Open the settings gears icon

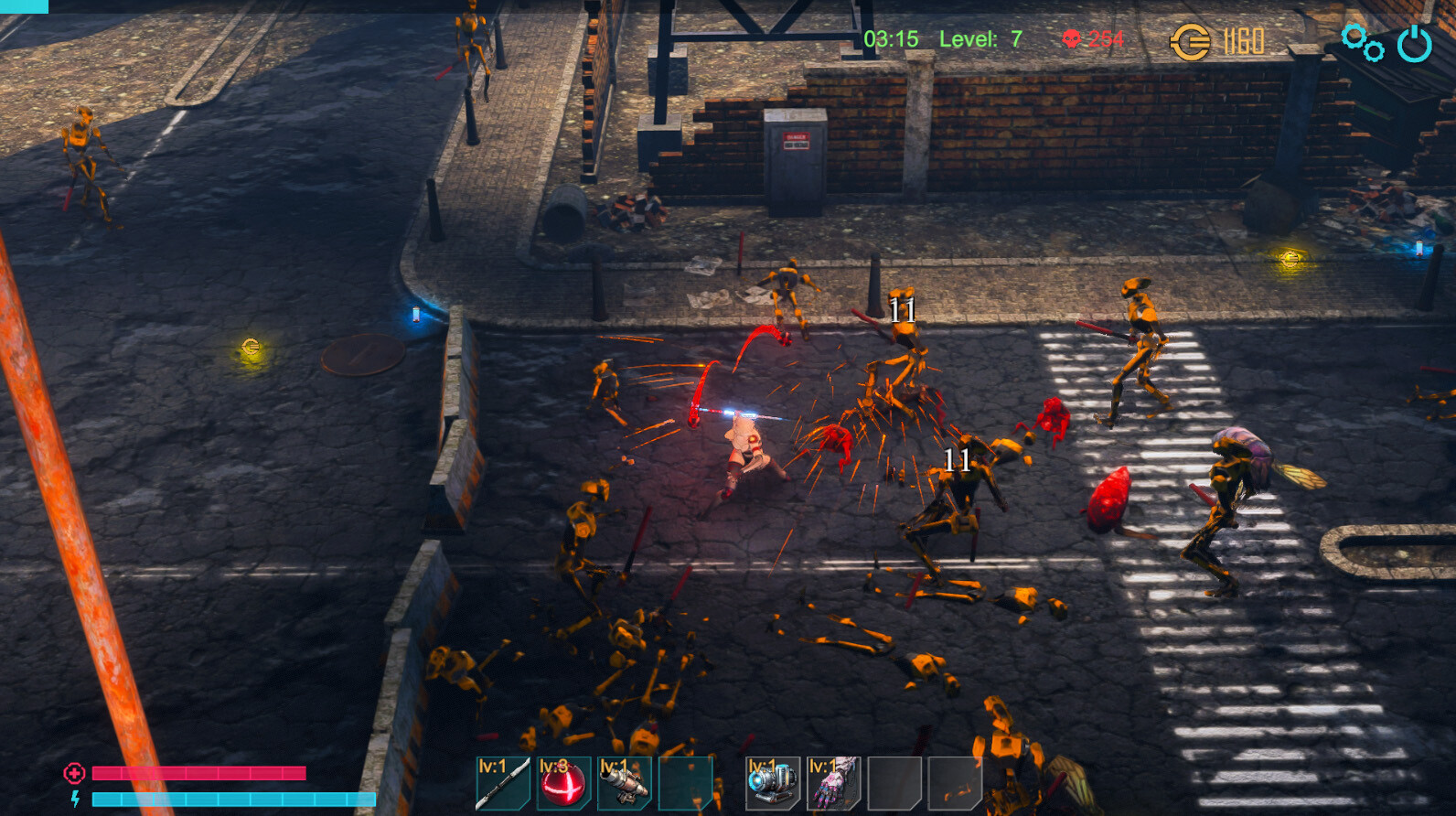pos(1362,41)
